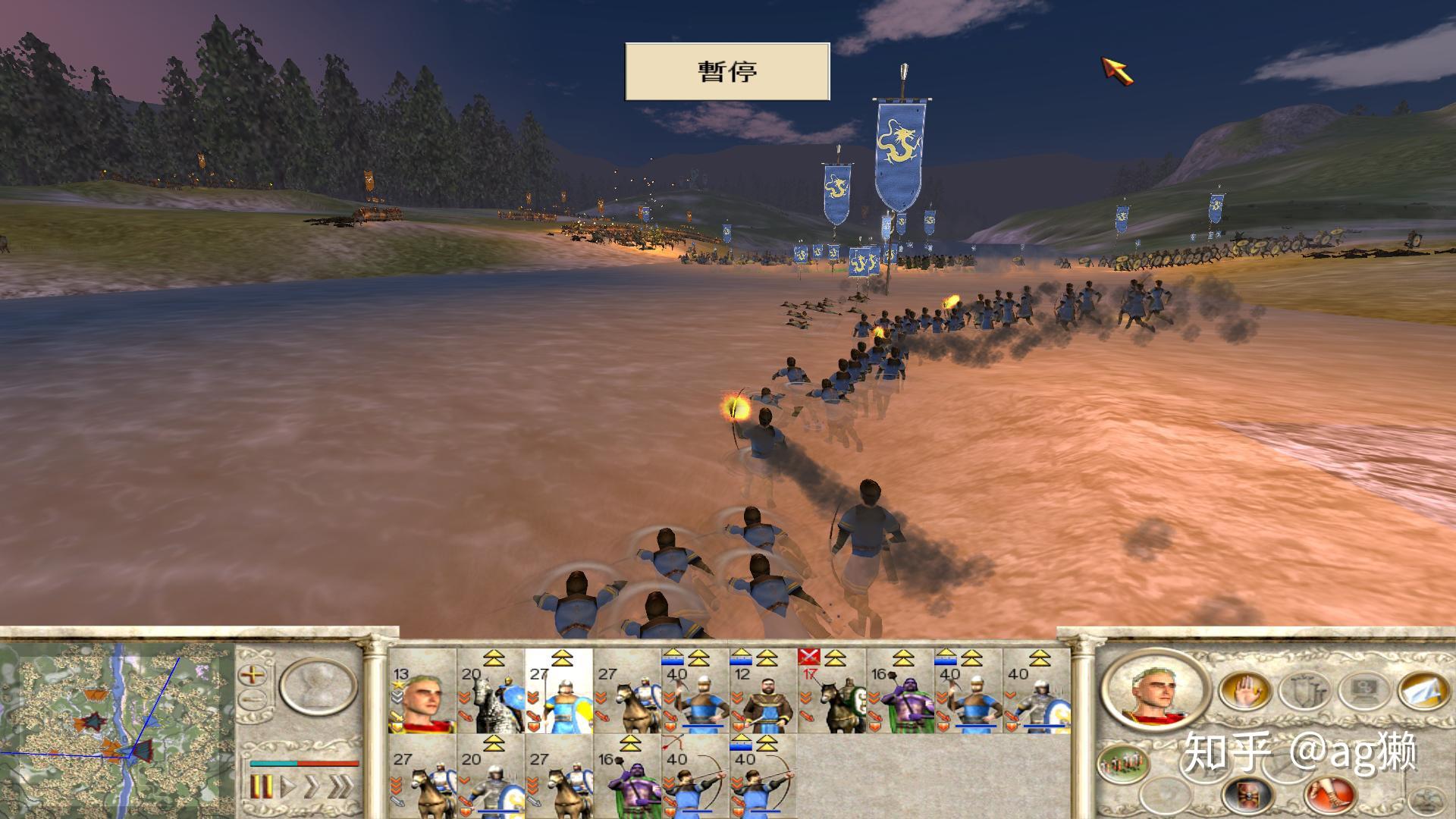1456x819 pixels.
Task: Click the battlefield minimap
Action: 118,720
